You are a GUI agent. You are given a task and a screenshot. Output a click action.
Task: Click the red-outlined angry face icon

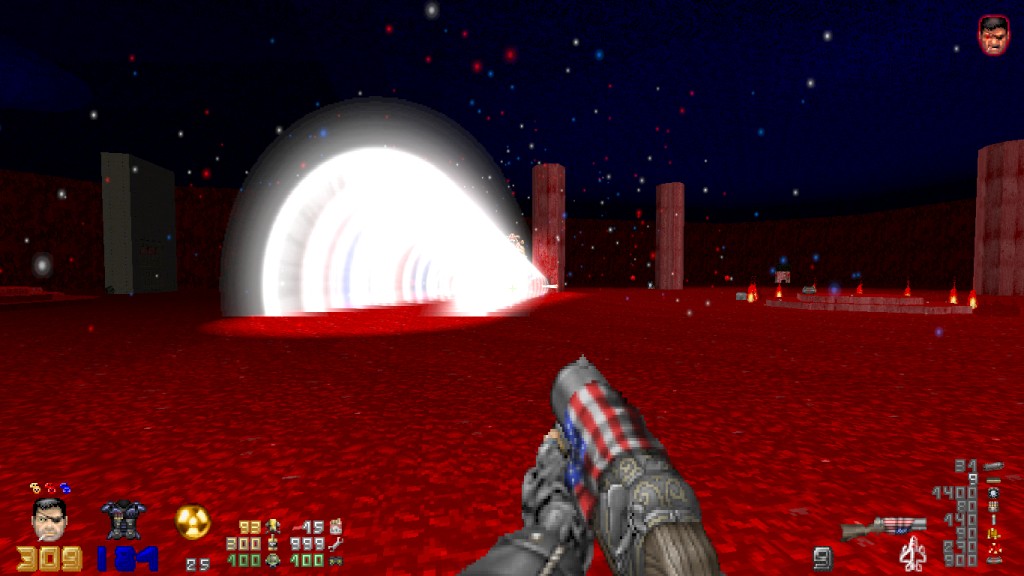coord(992,34)
